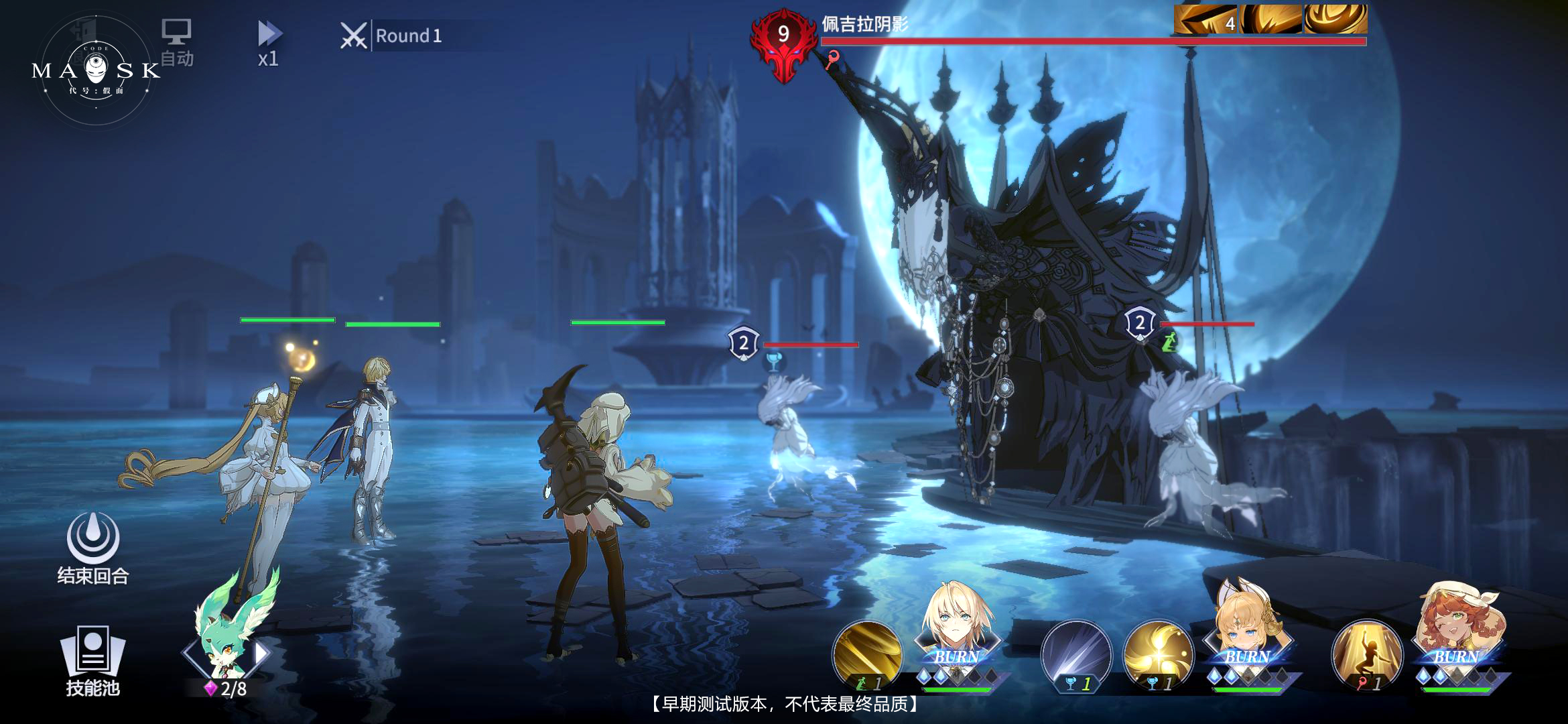Use the silver streak slash skill
This screenshot has height=724, width=1568.
(1075, 655)
